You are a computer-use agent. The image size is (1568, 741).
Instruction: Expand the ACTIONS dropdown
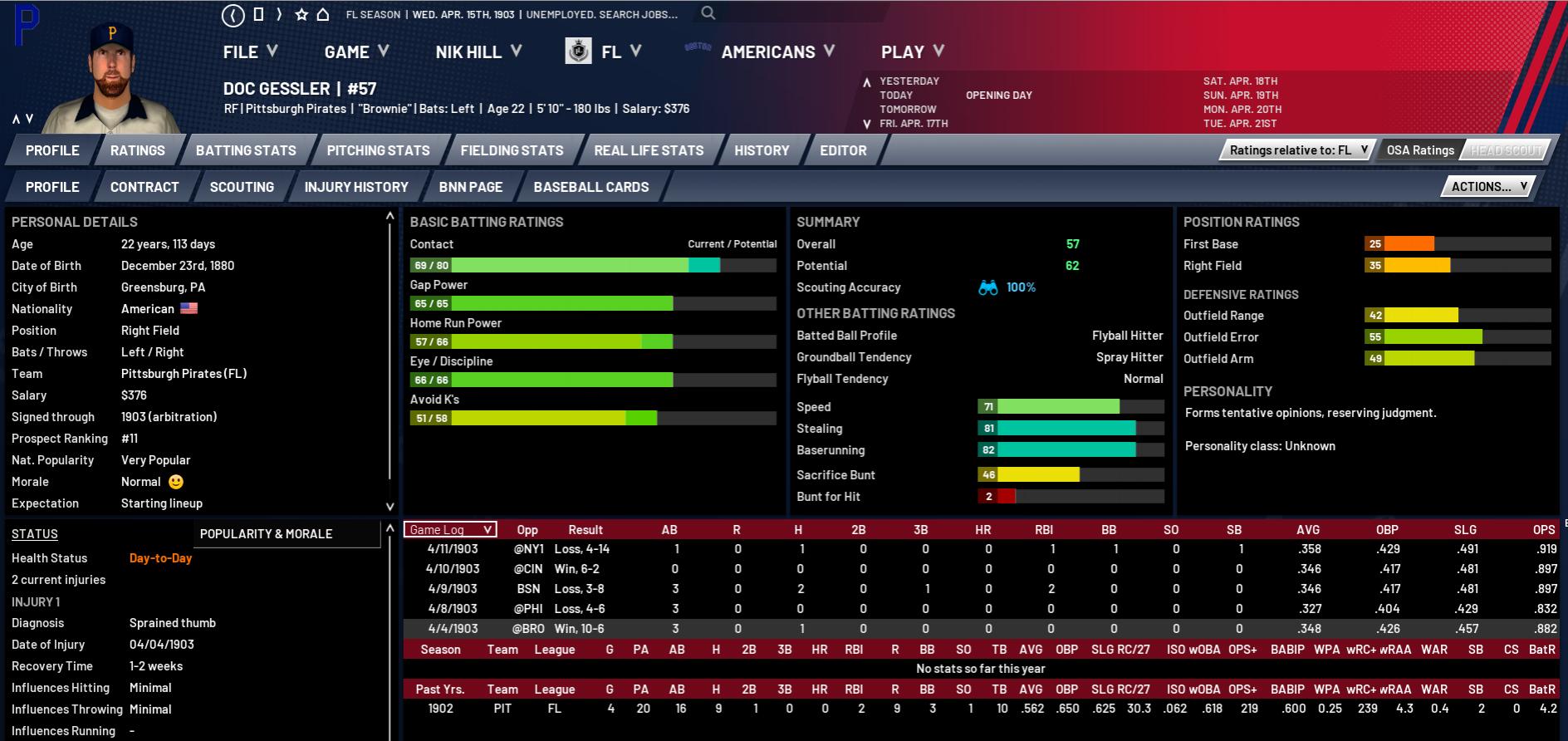[x=1489, y=187]
